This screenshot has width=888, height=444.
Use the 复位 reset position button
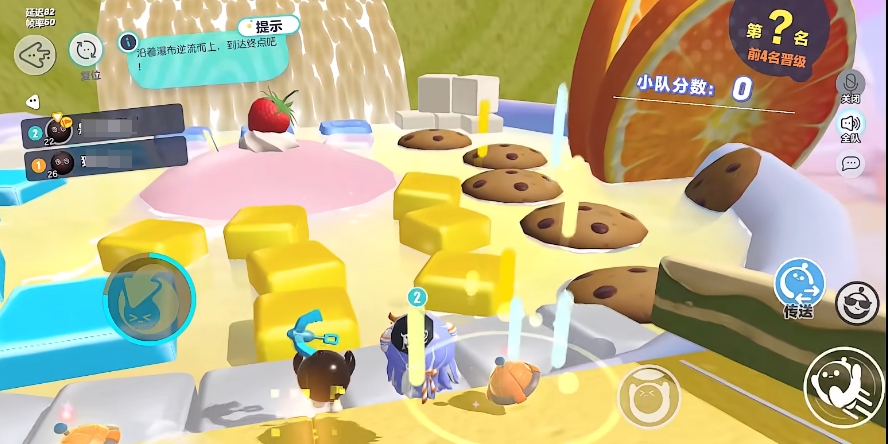[x=87, y=50]
